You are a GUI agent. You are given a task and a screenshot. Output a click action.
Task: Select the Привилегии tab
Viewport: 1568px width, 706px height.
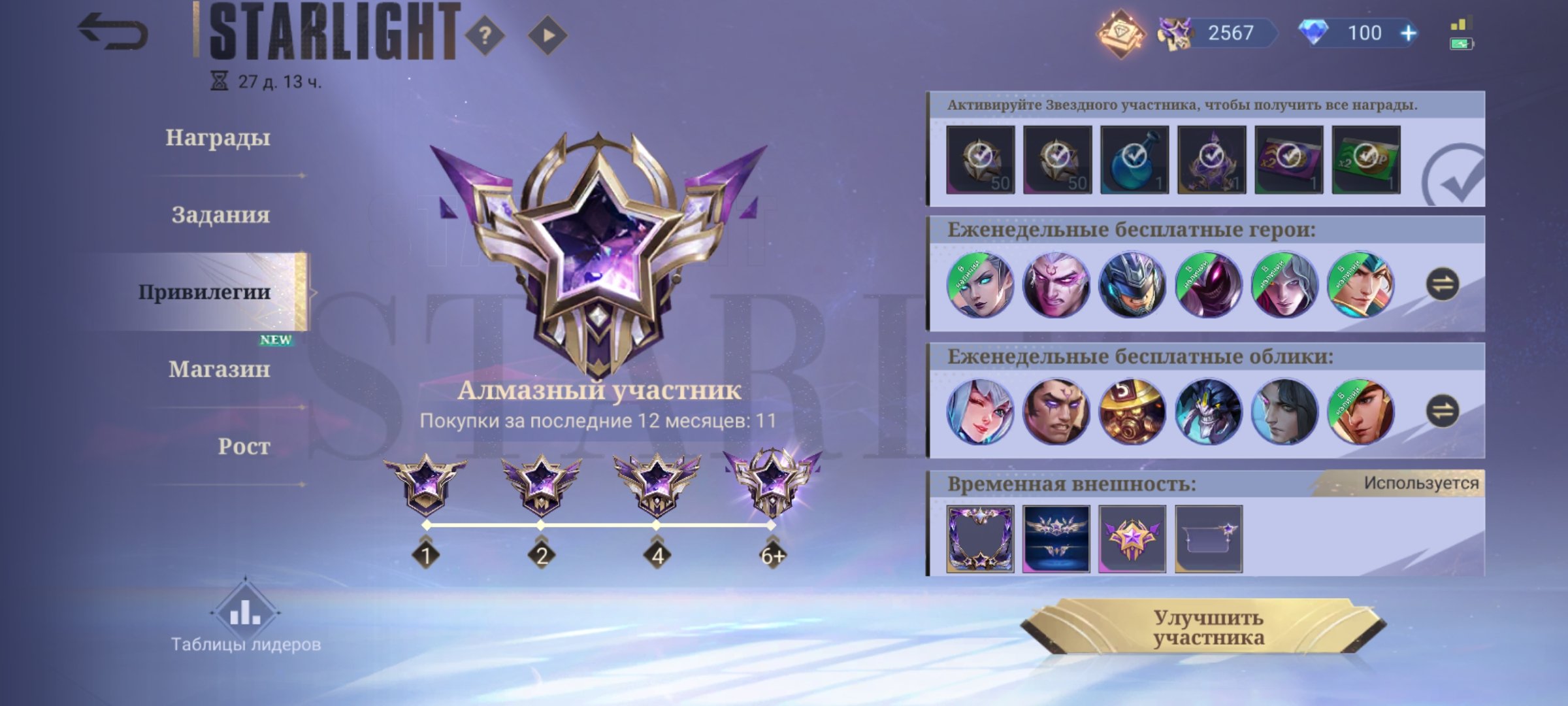(x=204, y=292)
